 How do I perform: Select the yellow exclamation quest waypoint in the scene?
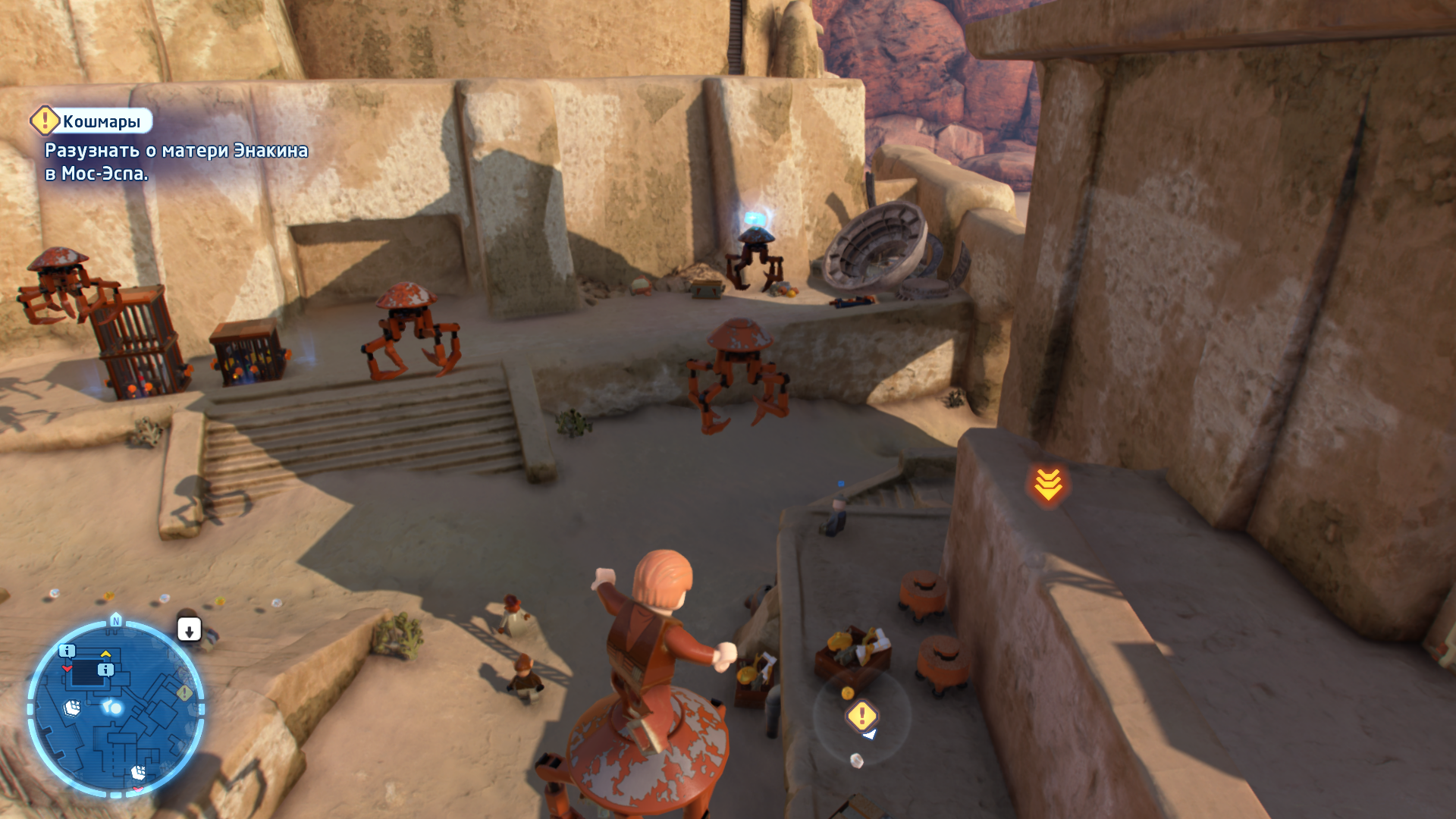click(x=861, y=715)
